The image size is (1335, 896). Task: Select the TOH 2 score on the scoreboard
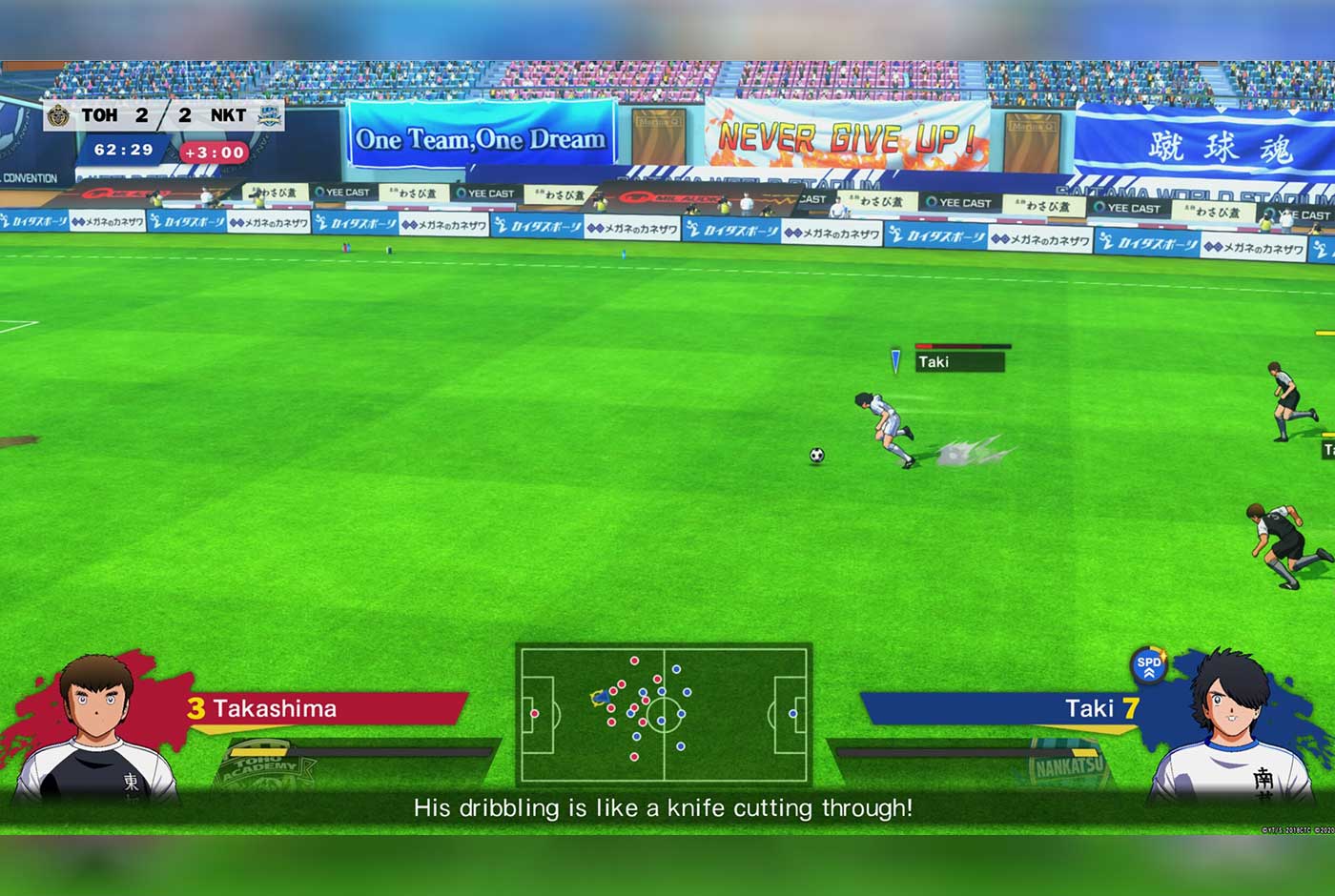[143, 114]
